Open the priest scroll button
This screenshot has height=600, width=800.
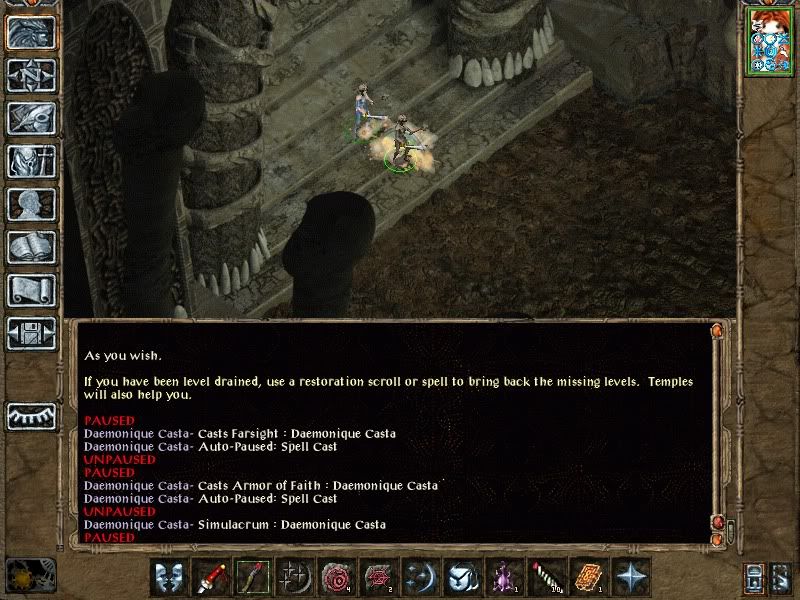coord(31,291)
